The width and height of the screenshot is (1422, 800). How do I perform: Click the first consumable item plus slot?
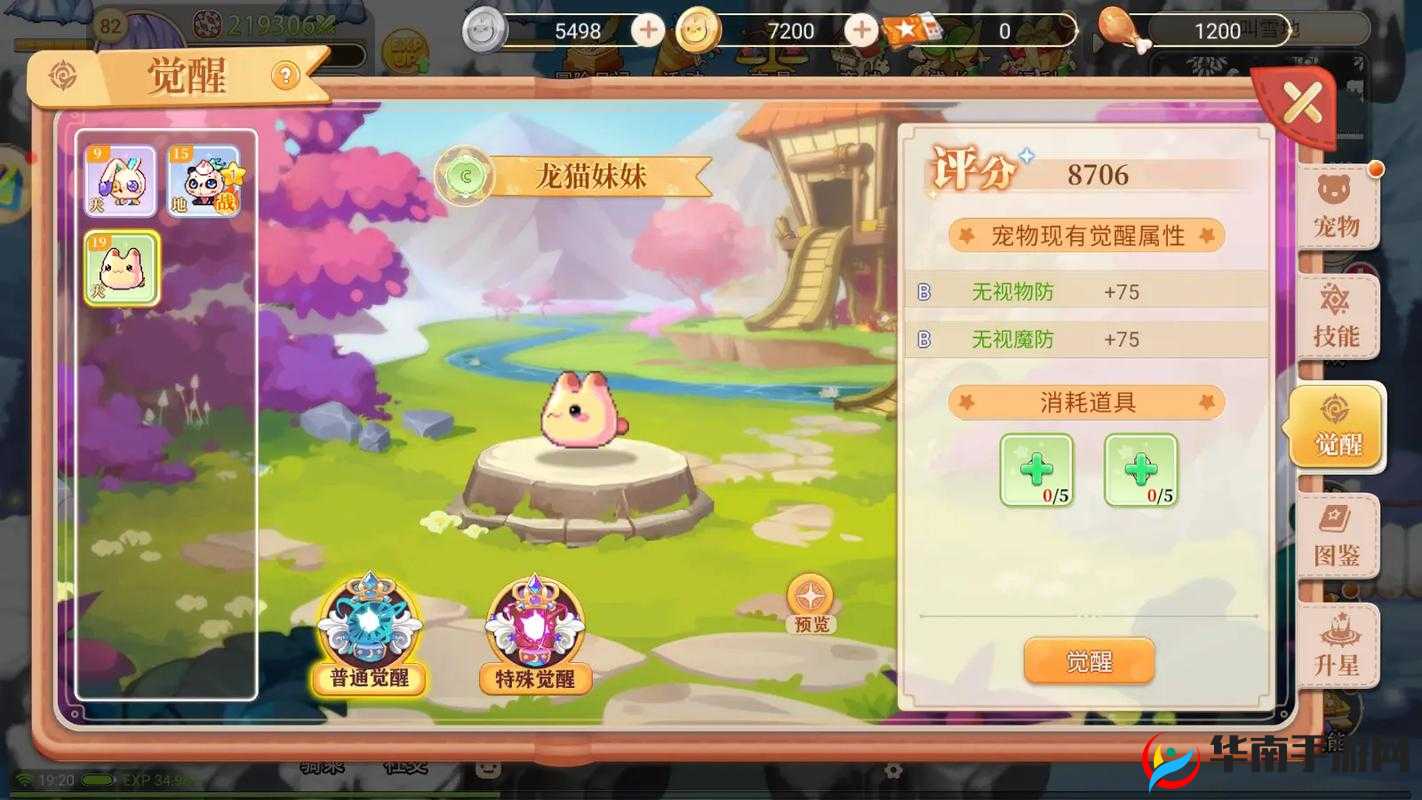1037,470
